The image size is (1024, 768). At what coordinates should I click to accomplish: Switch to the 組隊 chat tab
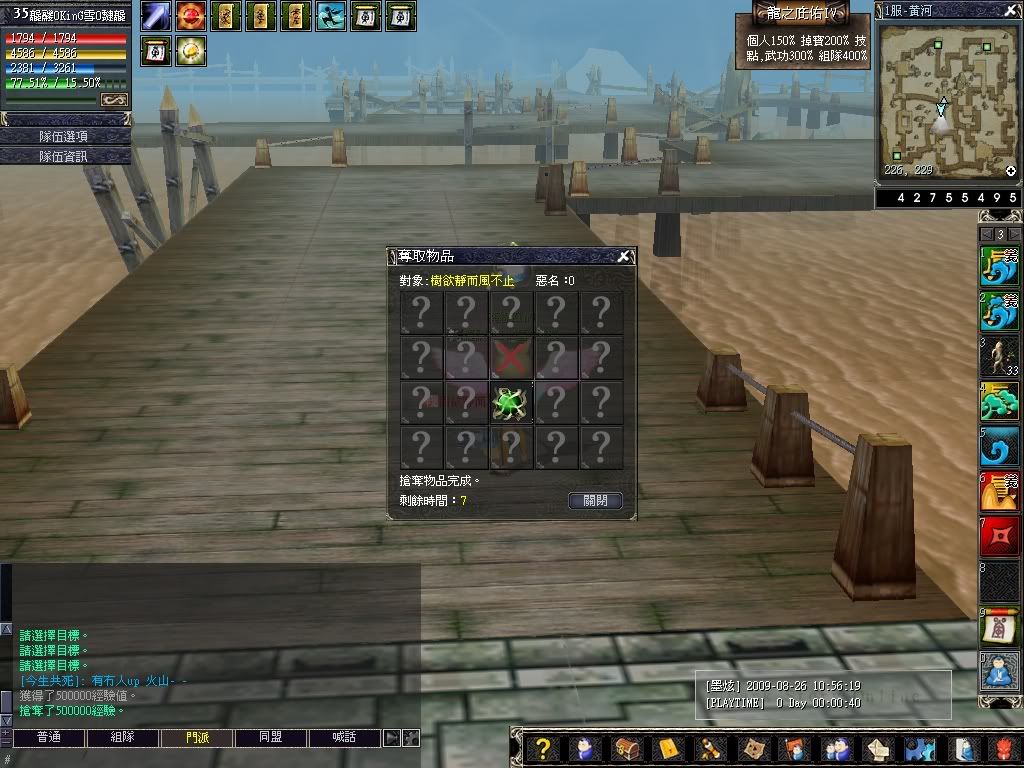[x=122, y=738]
